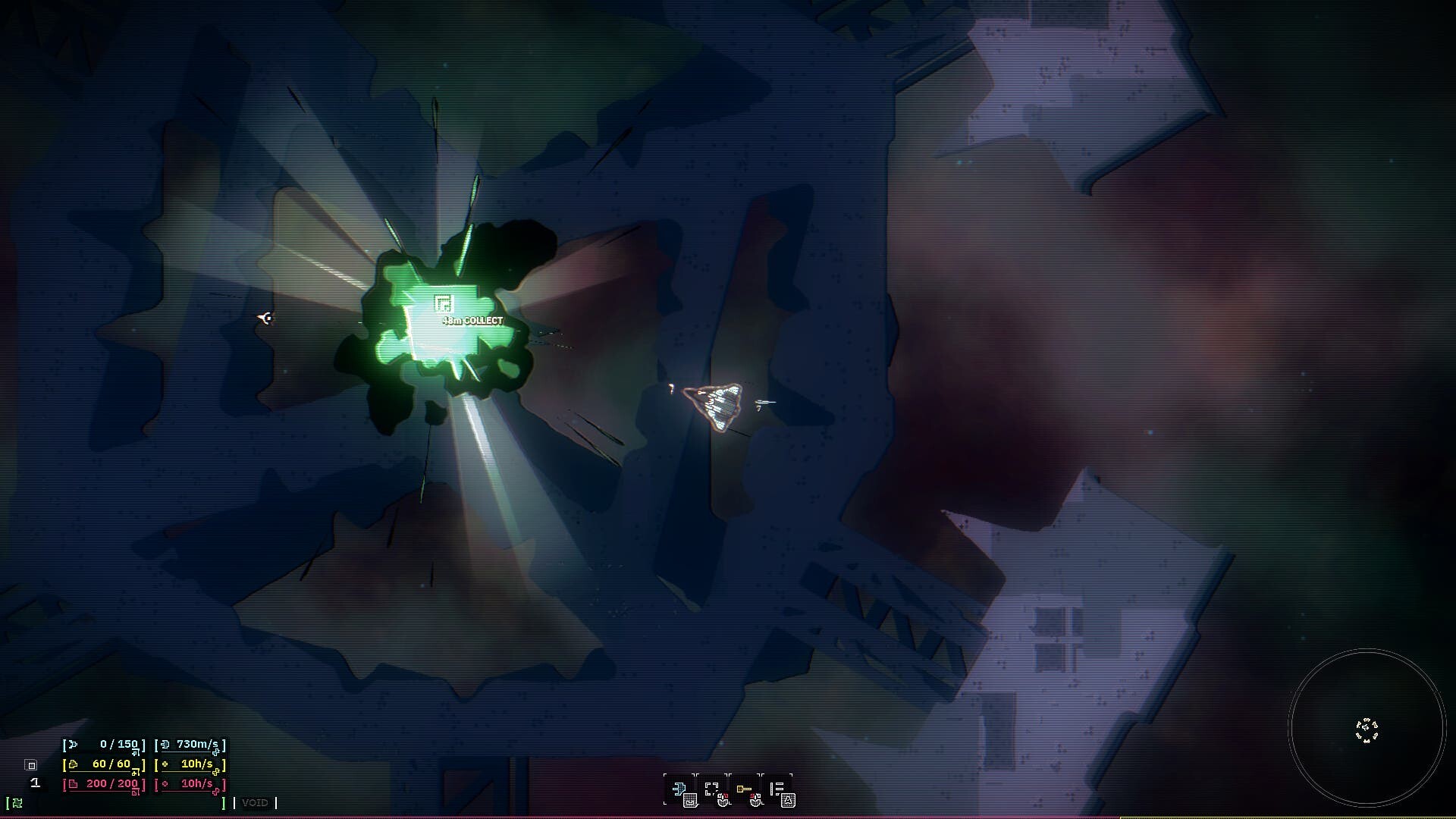The width and height of the screenshot is (1456, 819).
Task: Click the white mouse-button icon beneath the targeting brackets
Action: (x=723, y=801)
